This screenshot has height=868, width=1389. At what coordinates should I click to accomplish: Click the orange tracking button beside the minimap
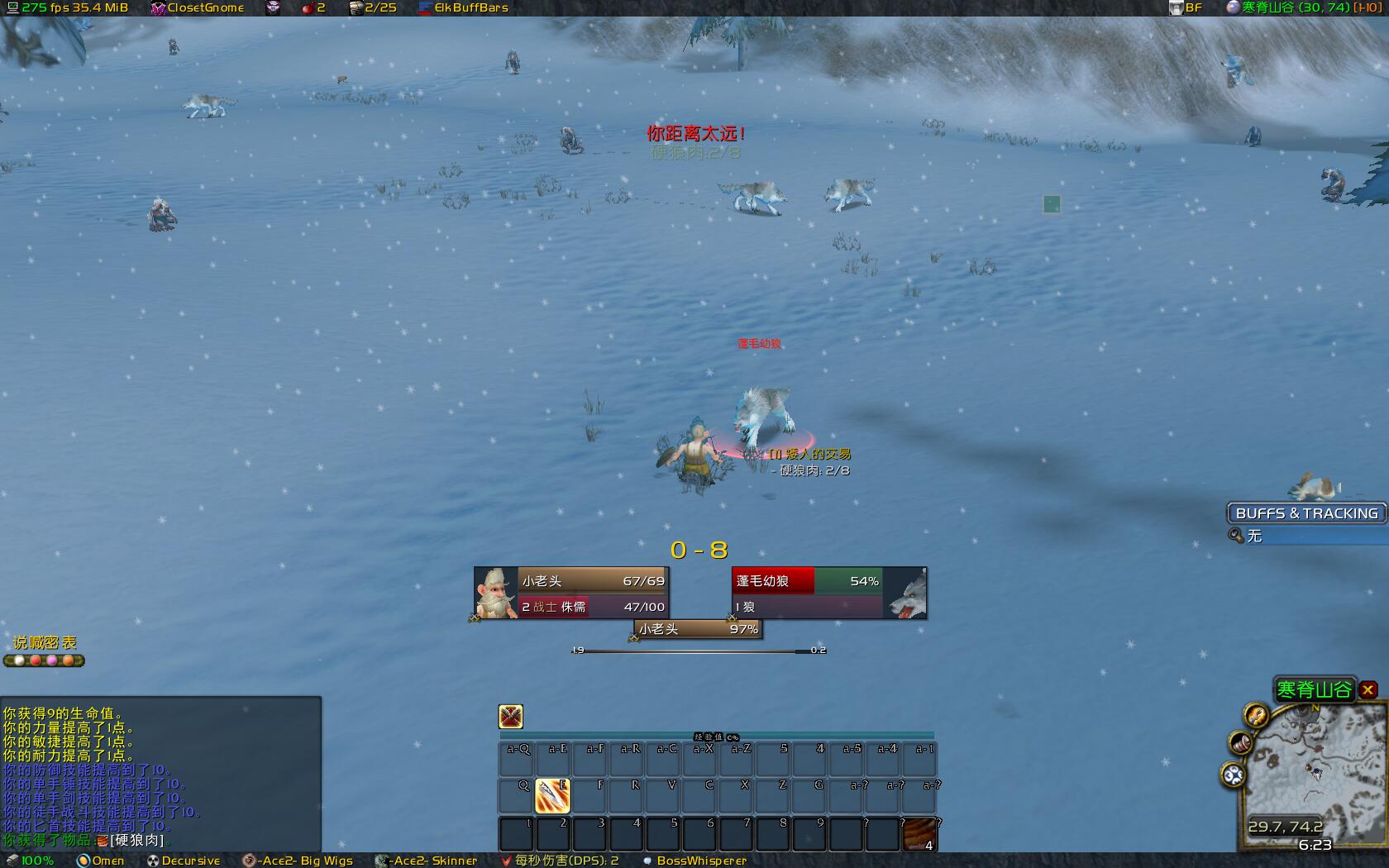[1256, 714]
